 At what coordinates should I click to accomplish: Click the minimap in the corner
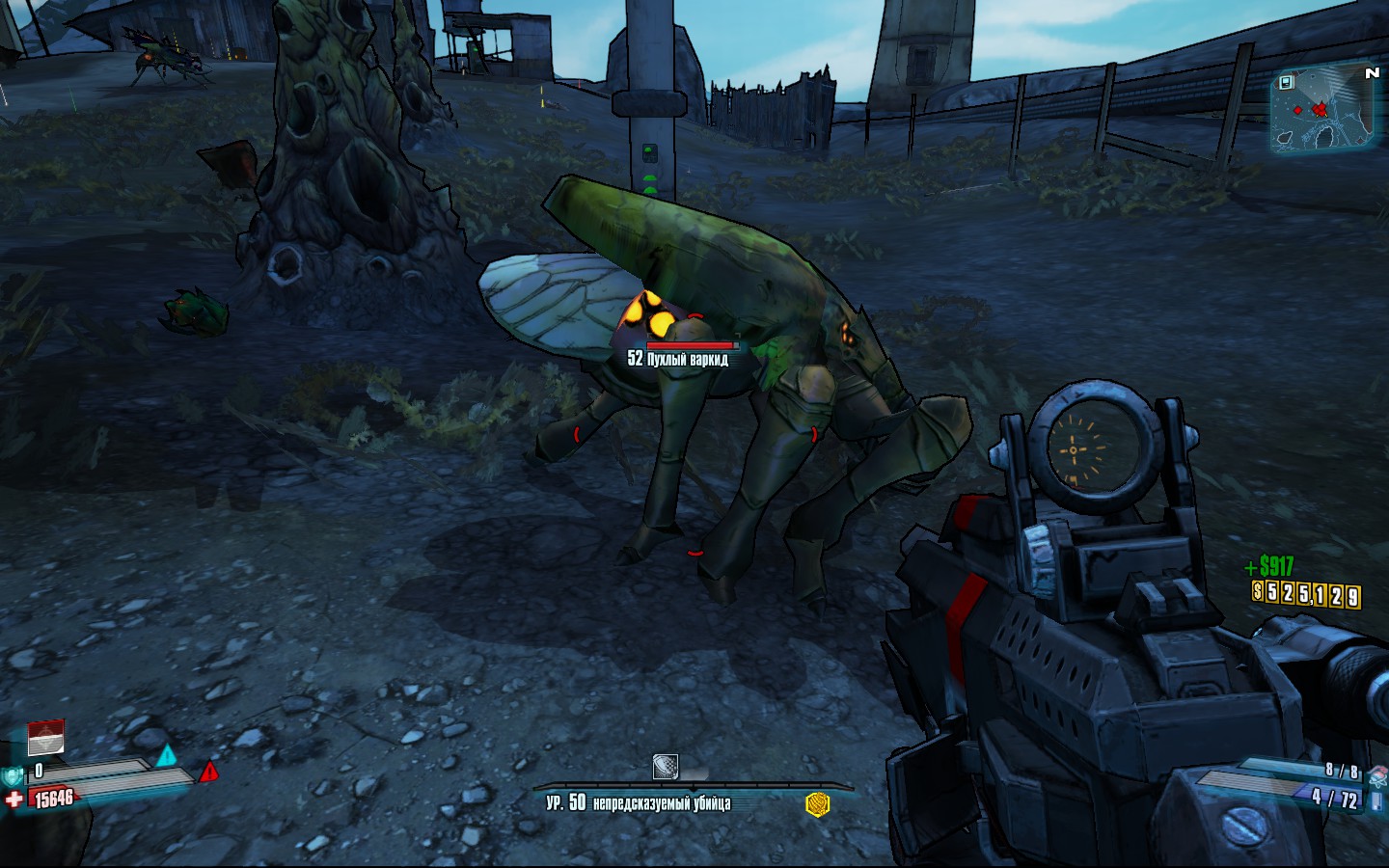[1323, 110]
